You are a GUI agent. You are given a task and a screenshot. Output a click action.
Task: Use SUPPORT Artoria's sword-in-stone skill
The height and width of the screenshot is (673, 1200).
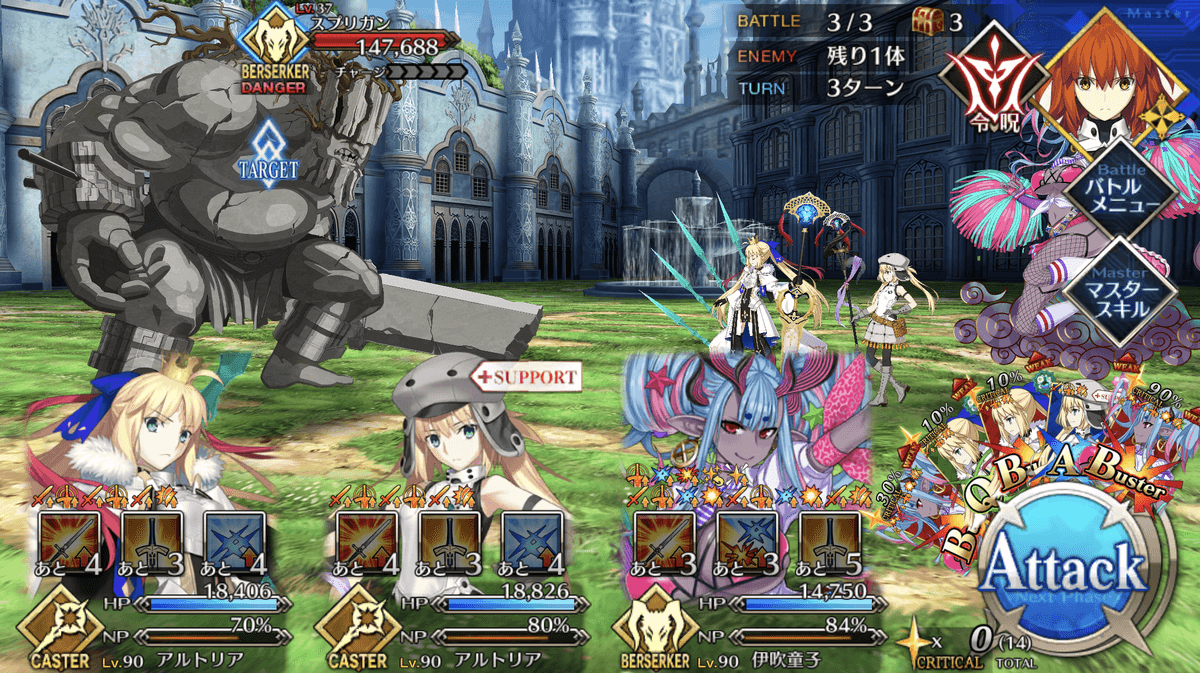coord(449,543)
